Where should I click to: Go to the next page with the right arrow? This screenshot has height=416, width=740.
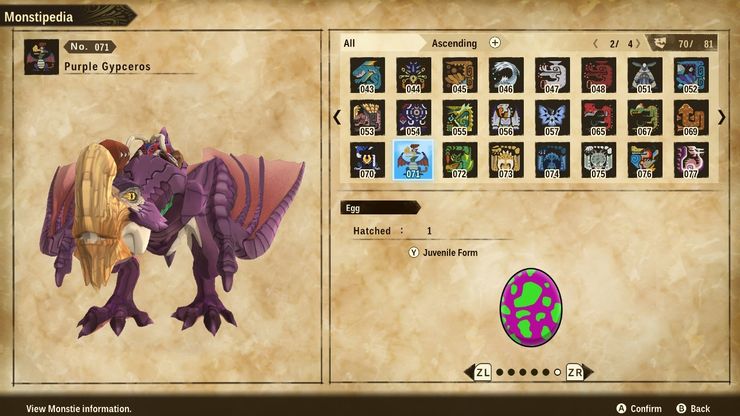coord(721,117)
